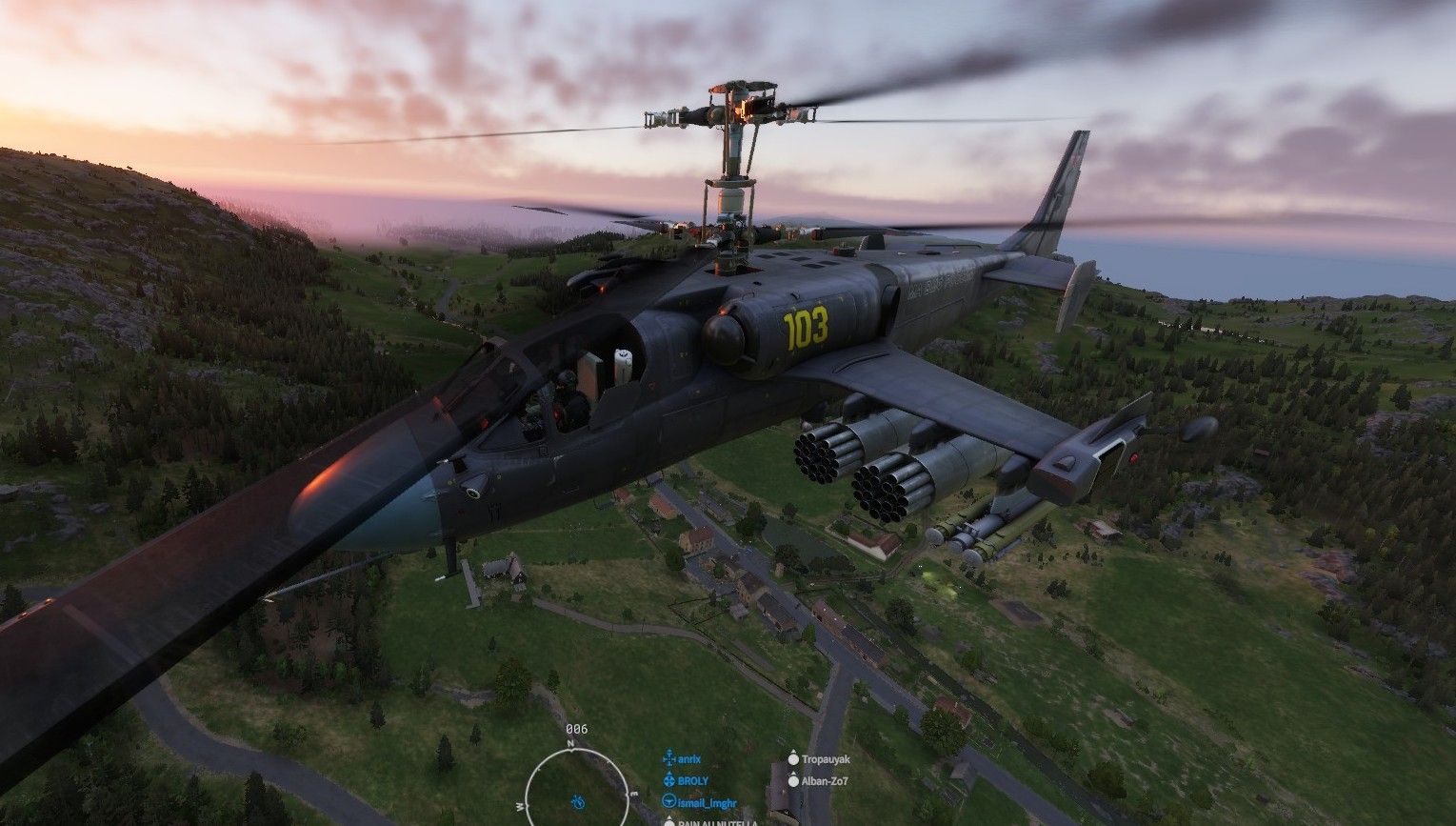Click the north marker on the compass

click(x=570, y=742)
